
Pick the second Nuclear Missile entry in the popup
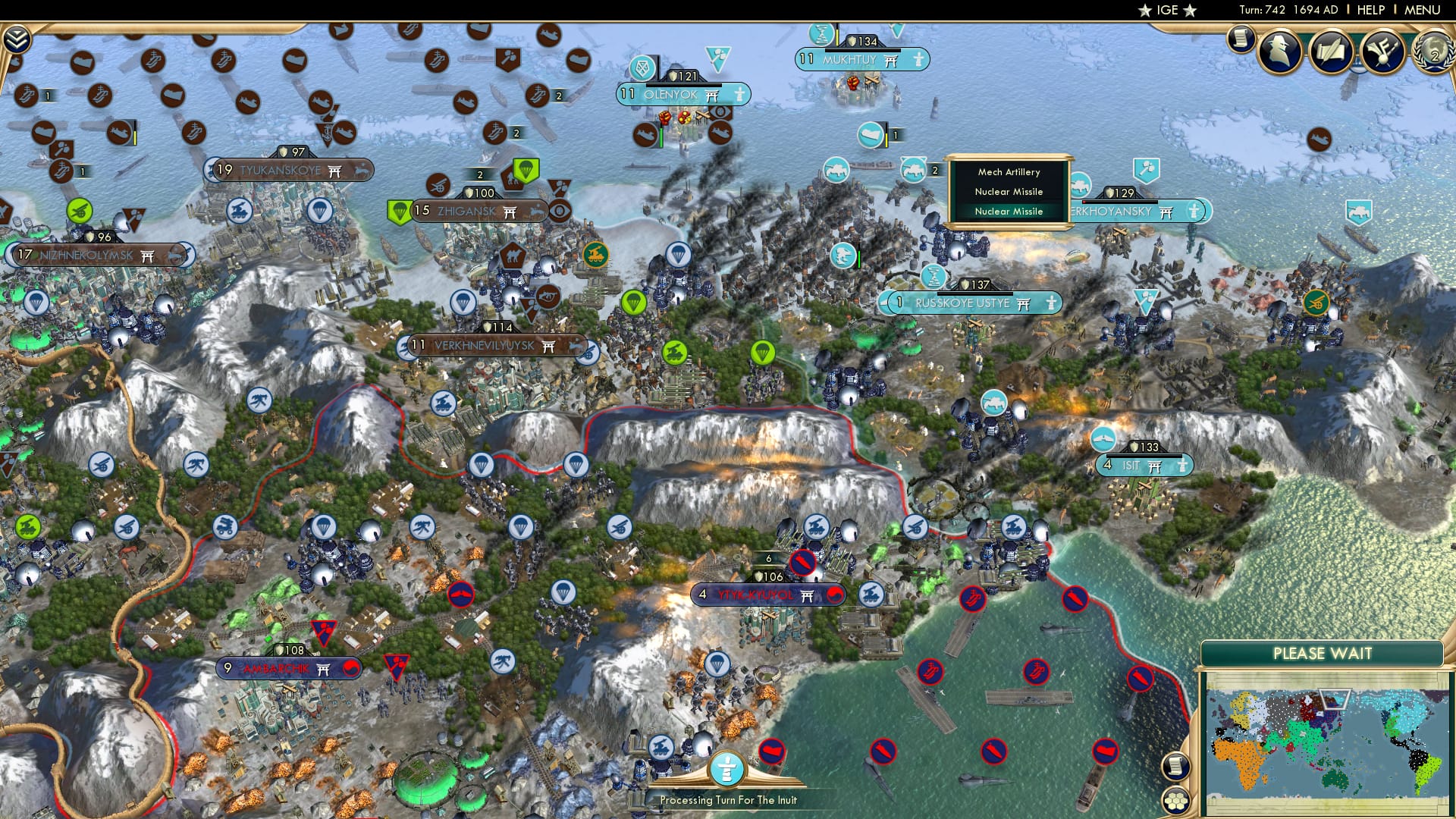[x=1009, y=212]
